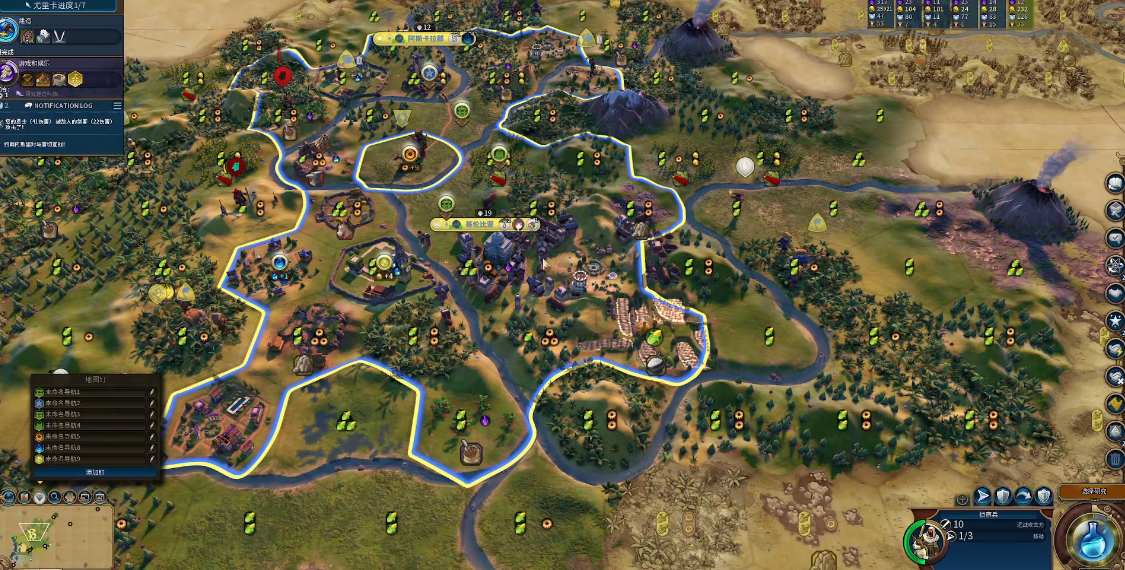1125x570 pixels.
Task: Choose the unit's move arrow action
Action: 983,495
